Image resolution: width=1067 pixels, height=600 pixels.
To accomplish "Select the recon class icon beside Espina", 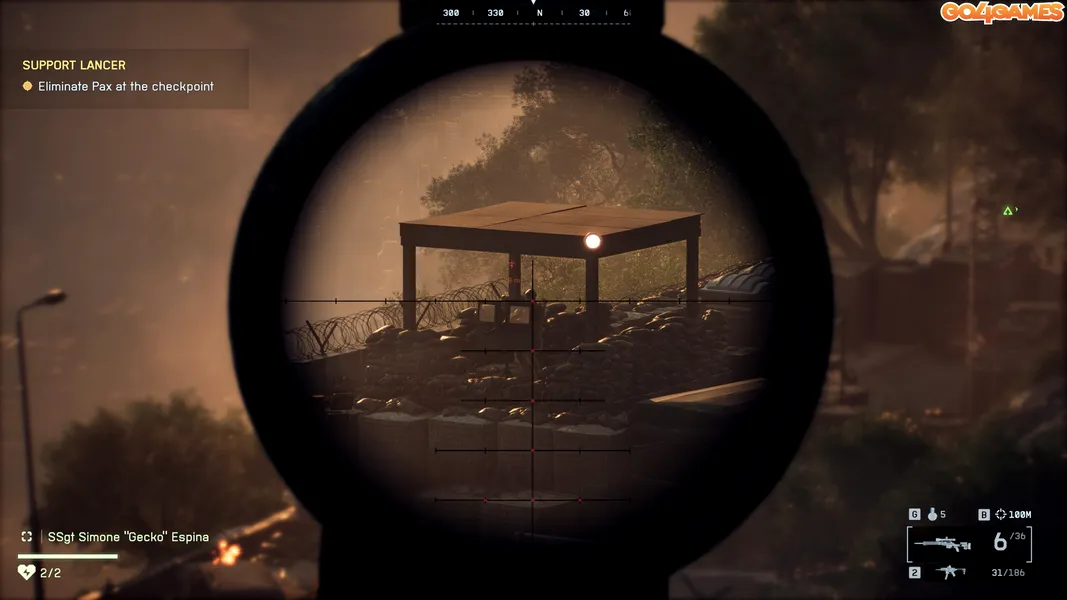I will (27, 537).
